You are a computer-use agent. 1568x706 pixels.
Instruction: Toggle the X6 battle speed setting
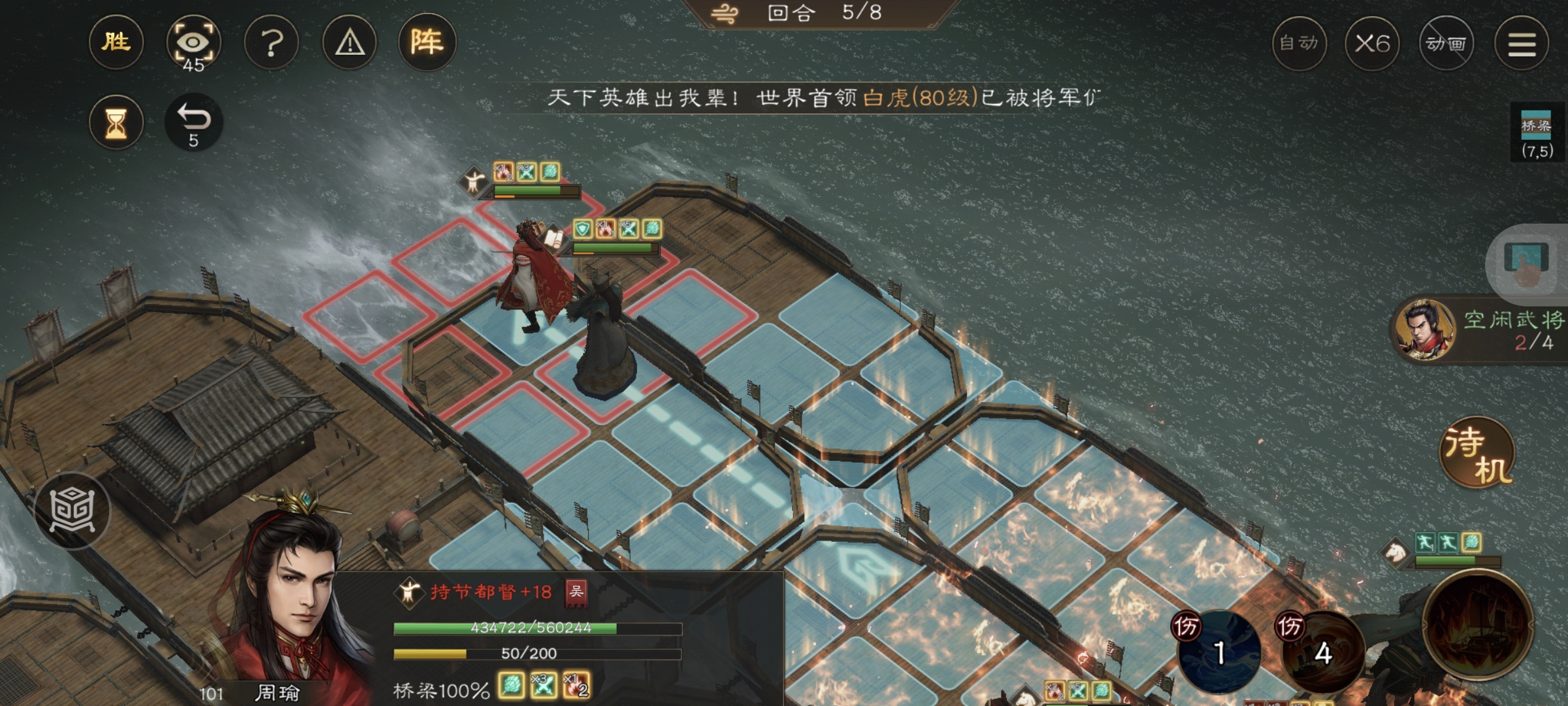1373,42
